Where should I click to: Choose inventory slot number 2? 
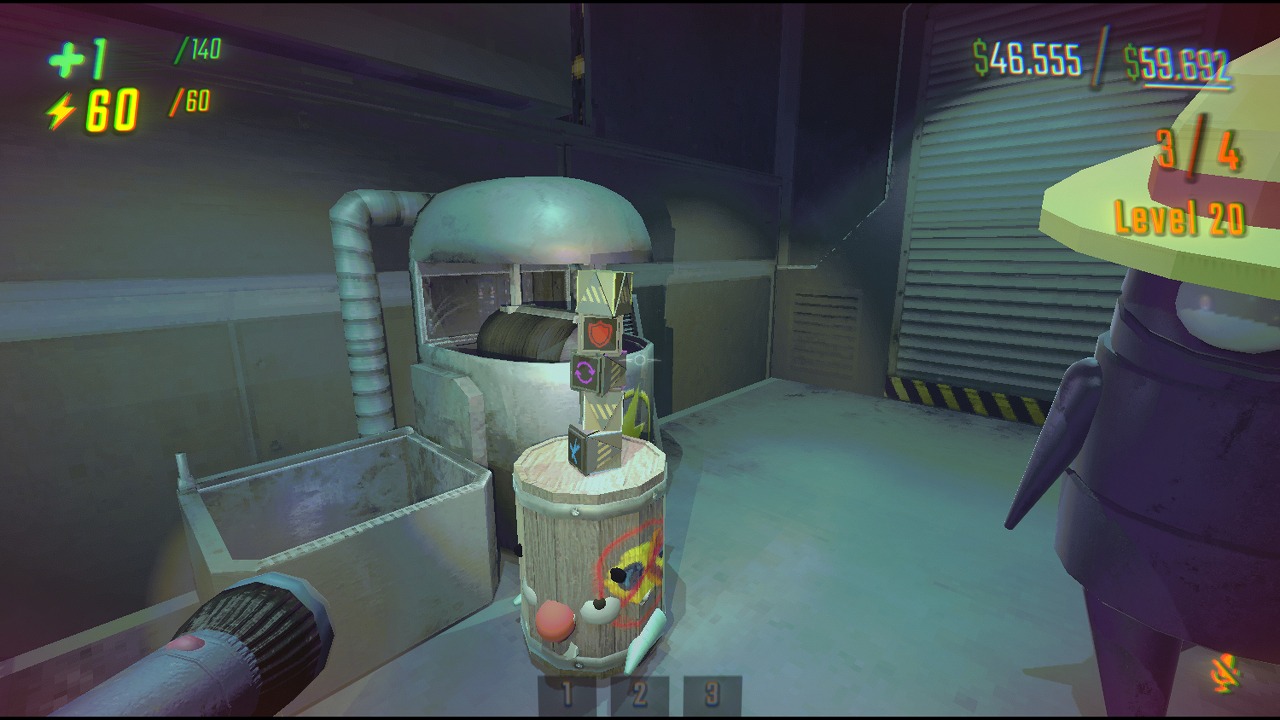pyautogui.click(x=640, y=695)
